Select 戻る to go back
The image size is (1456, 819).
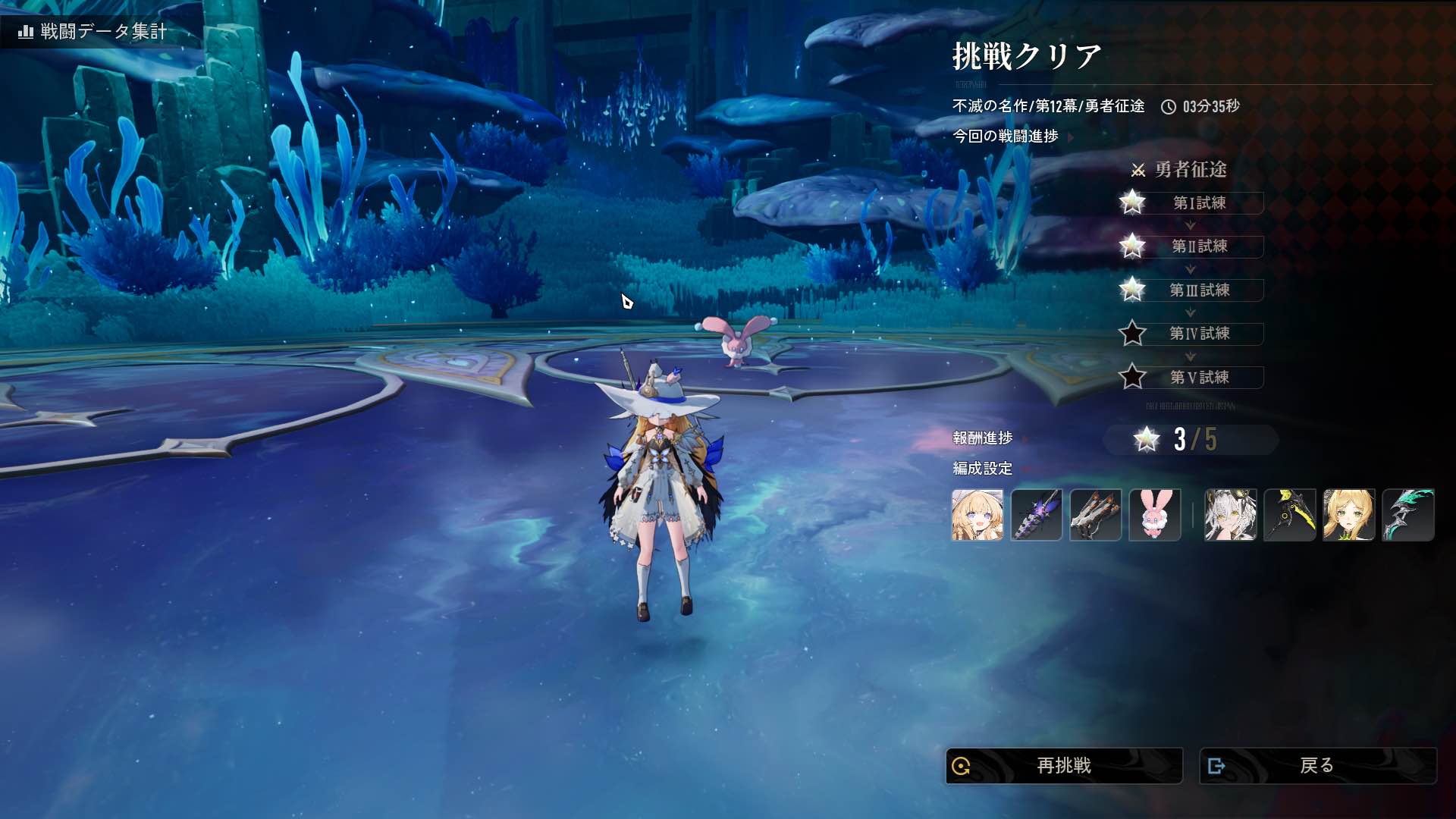click(1317, 766)
